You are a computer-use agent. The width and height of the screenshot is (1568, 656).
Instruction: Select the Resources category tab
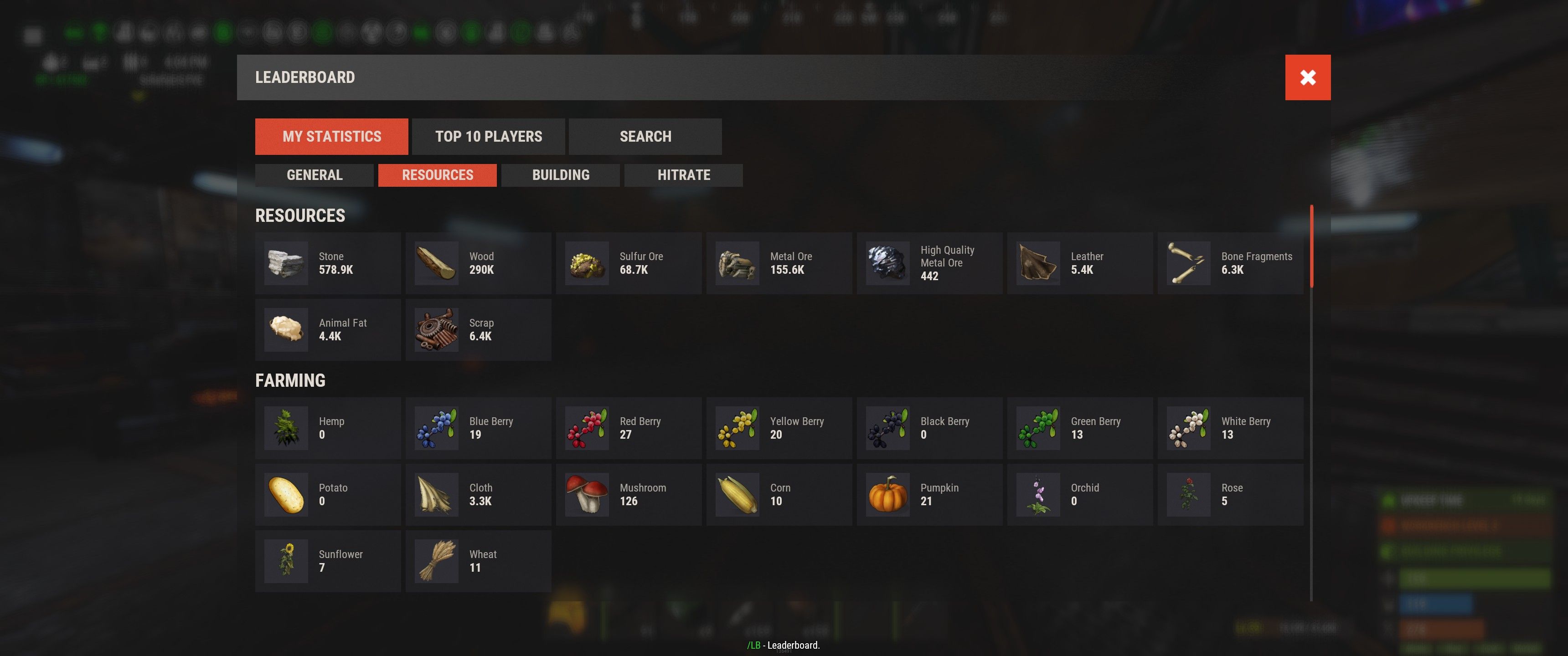click(437, 175)
